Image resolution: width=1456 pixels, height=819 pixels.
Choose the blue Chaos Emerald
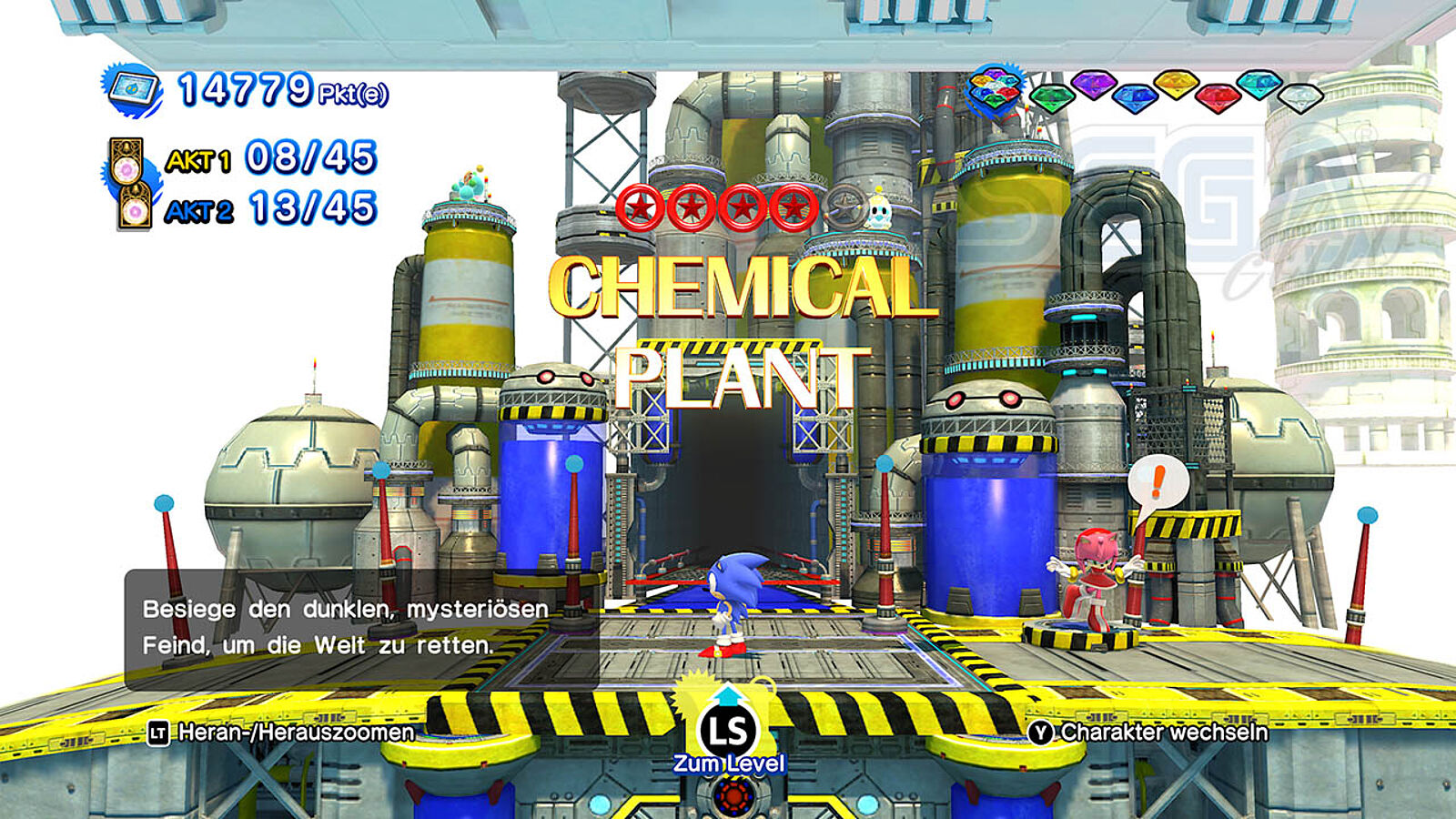tap(1135, 96)
